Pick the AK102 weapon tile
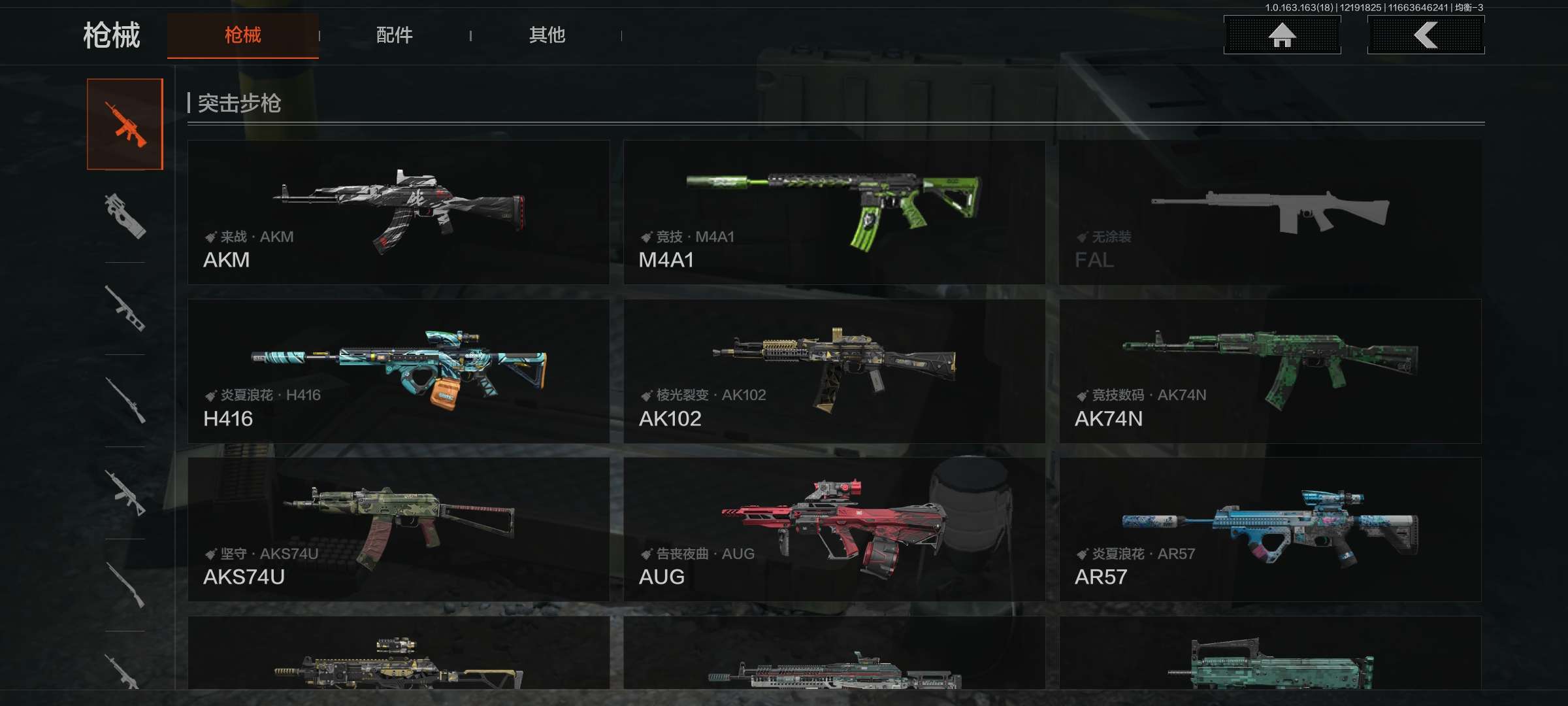 point(834,371)
